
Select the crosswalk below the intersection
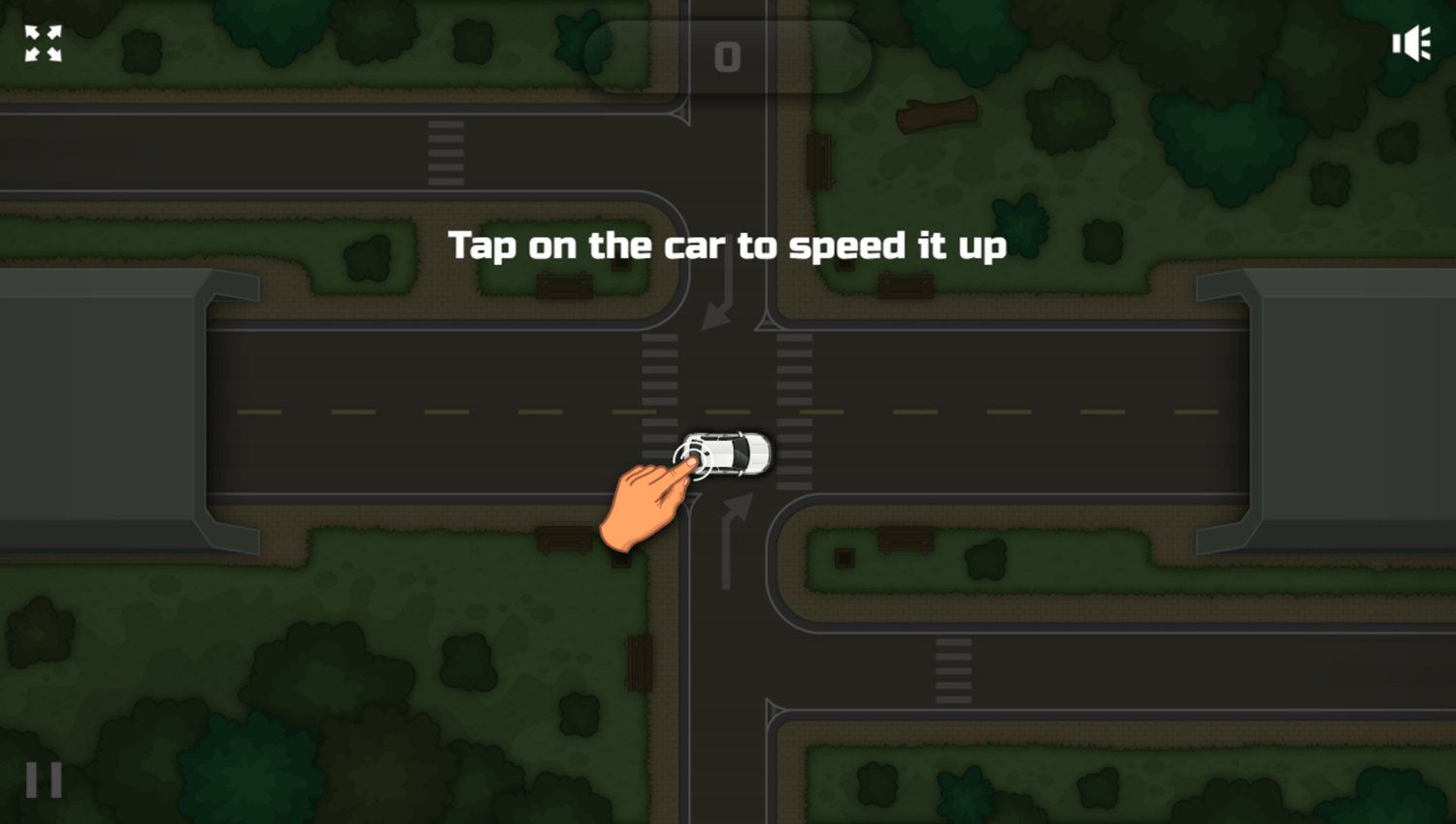[951, 670]
